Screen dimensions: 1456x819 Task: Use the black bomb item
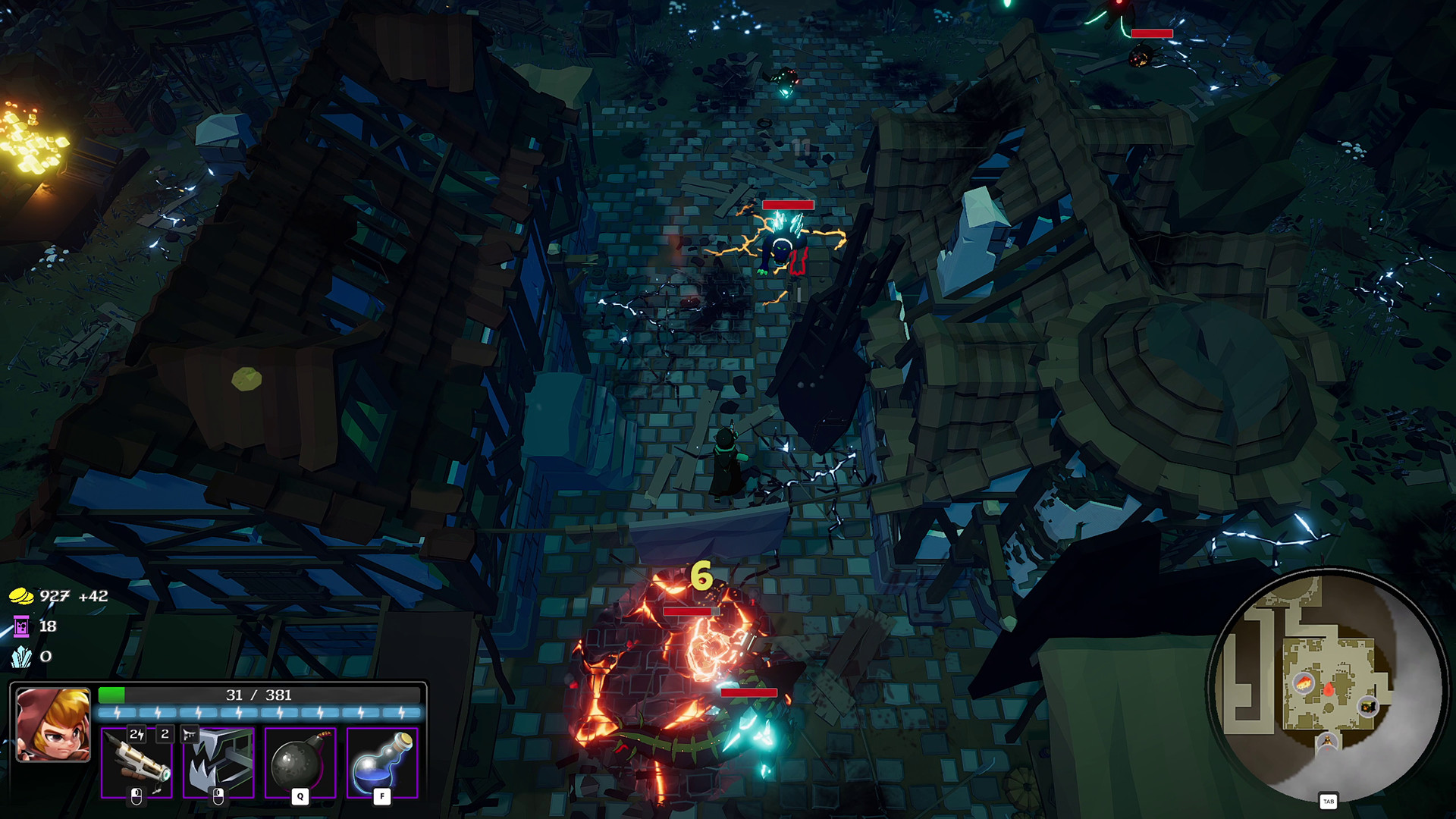point(300,763)
